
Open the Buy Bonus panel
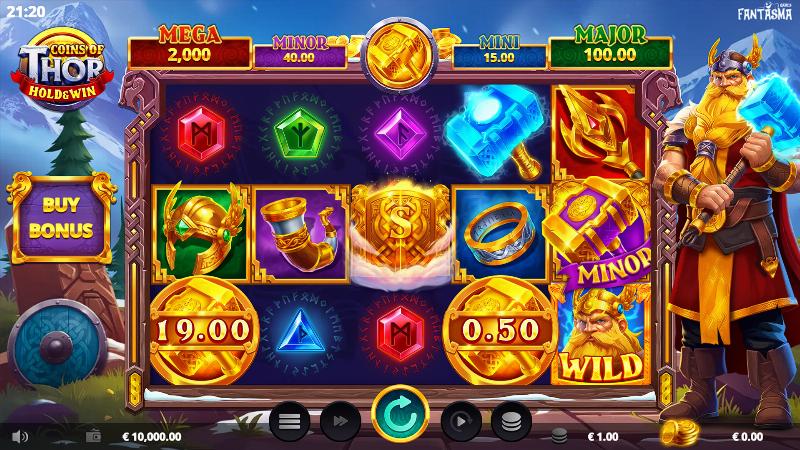[62, 219]
